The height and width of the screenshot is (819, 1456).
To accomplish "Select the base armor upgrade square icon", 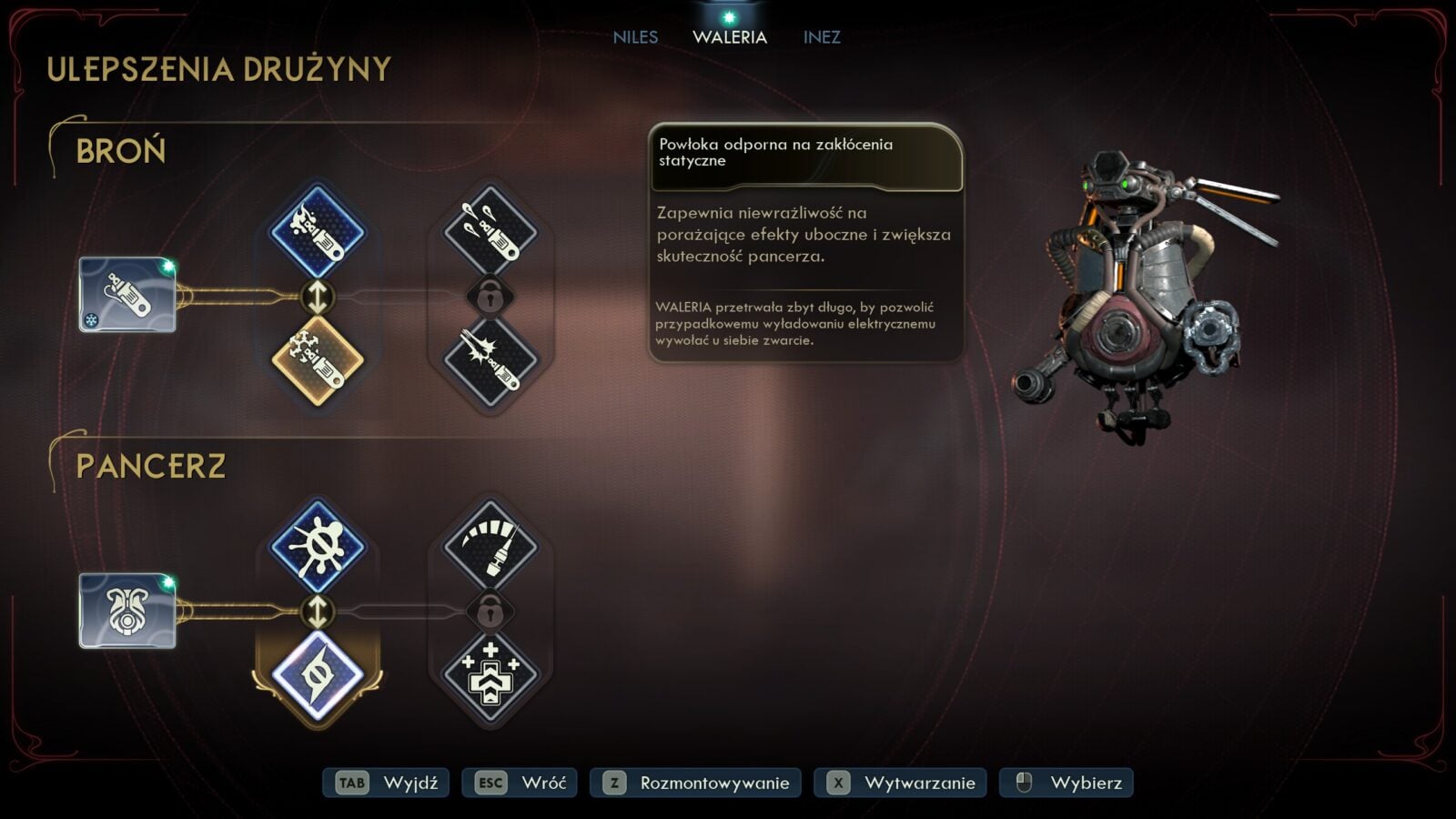I will point(127,611).
